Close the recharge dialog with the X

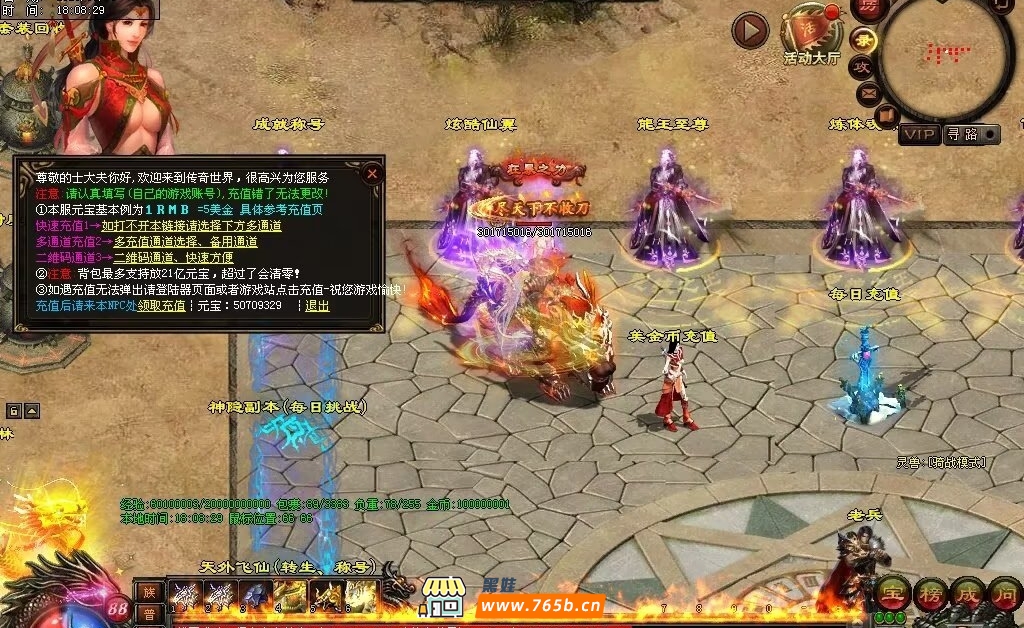pos(372,173)
